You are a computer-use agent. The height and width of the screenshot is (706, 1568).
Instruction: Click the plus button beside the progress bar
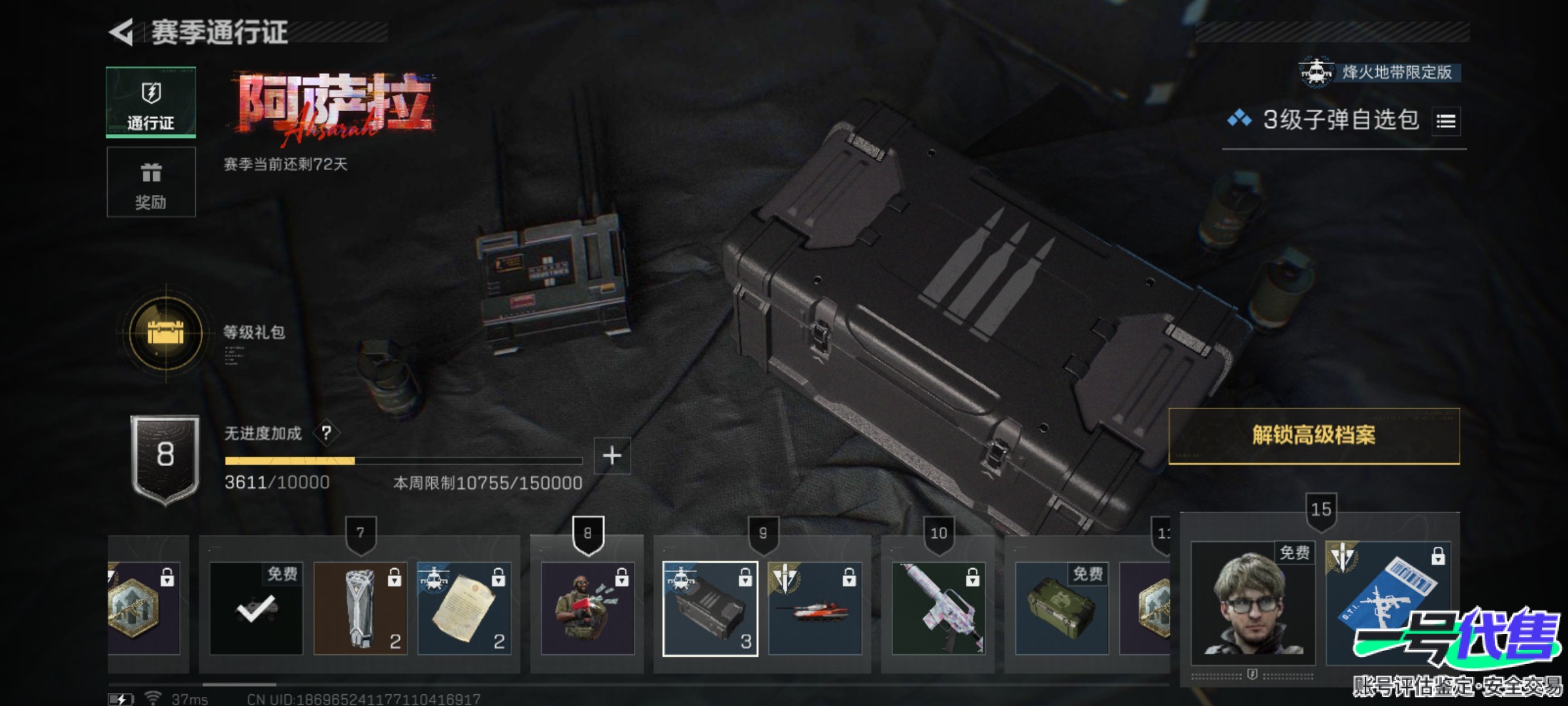tap(612, 455)
